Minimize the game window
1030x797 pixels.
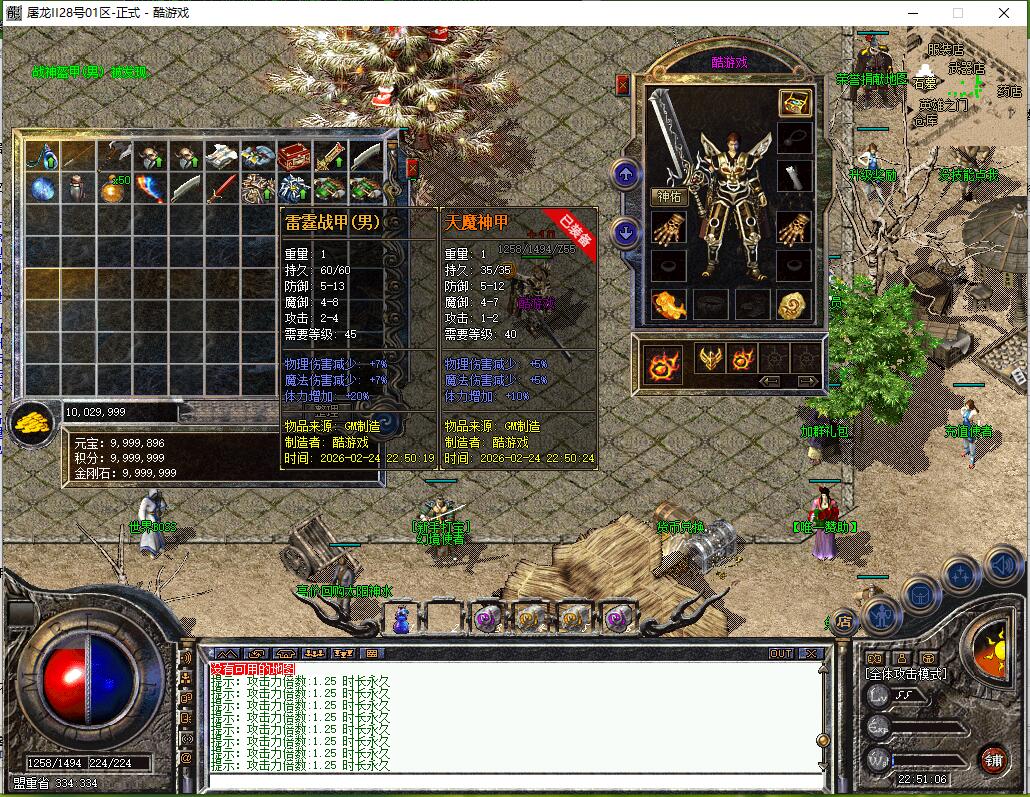(x=911, y=13)
